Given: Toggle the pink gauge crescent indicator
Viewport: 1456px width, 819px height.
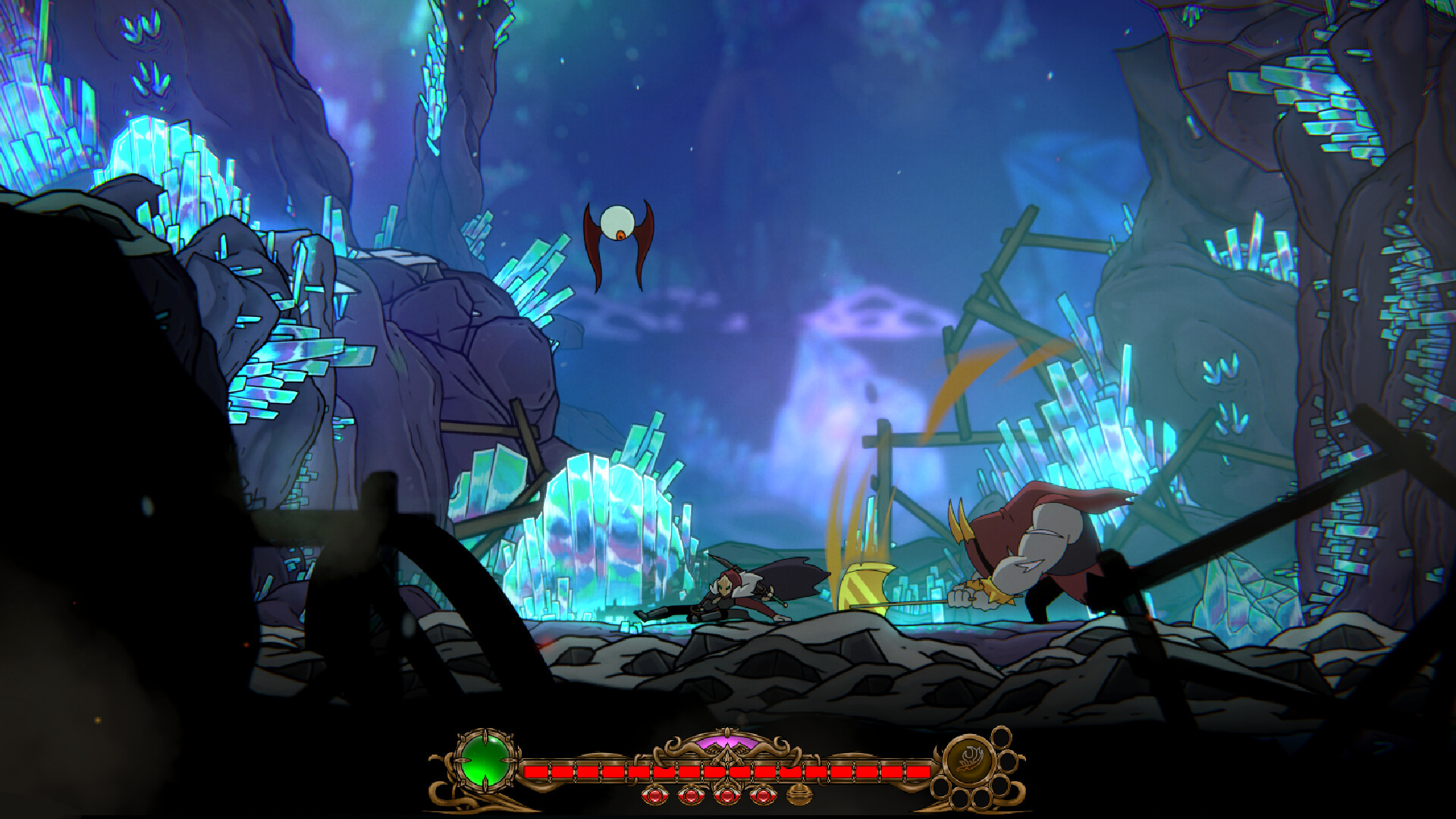Looking at the screenshot, I should 728,740.
